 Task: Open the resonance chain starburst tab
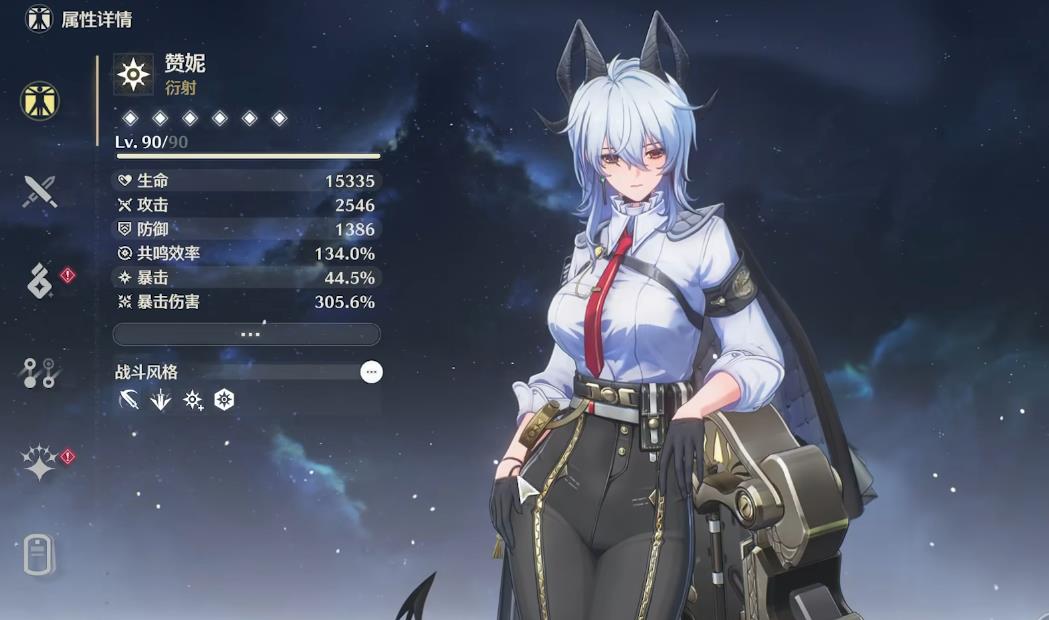click(x=40, y=462)
